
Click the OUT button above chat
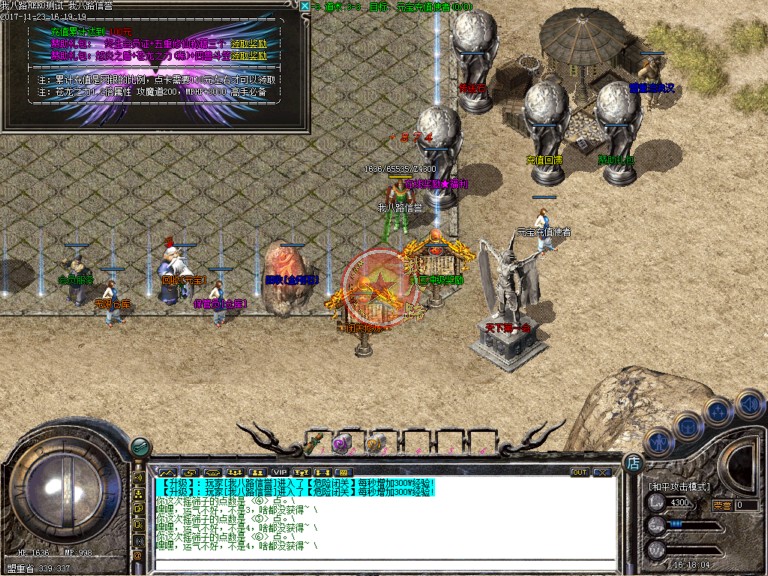(579, 472)
